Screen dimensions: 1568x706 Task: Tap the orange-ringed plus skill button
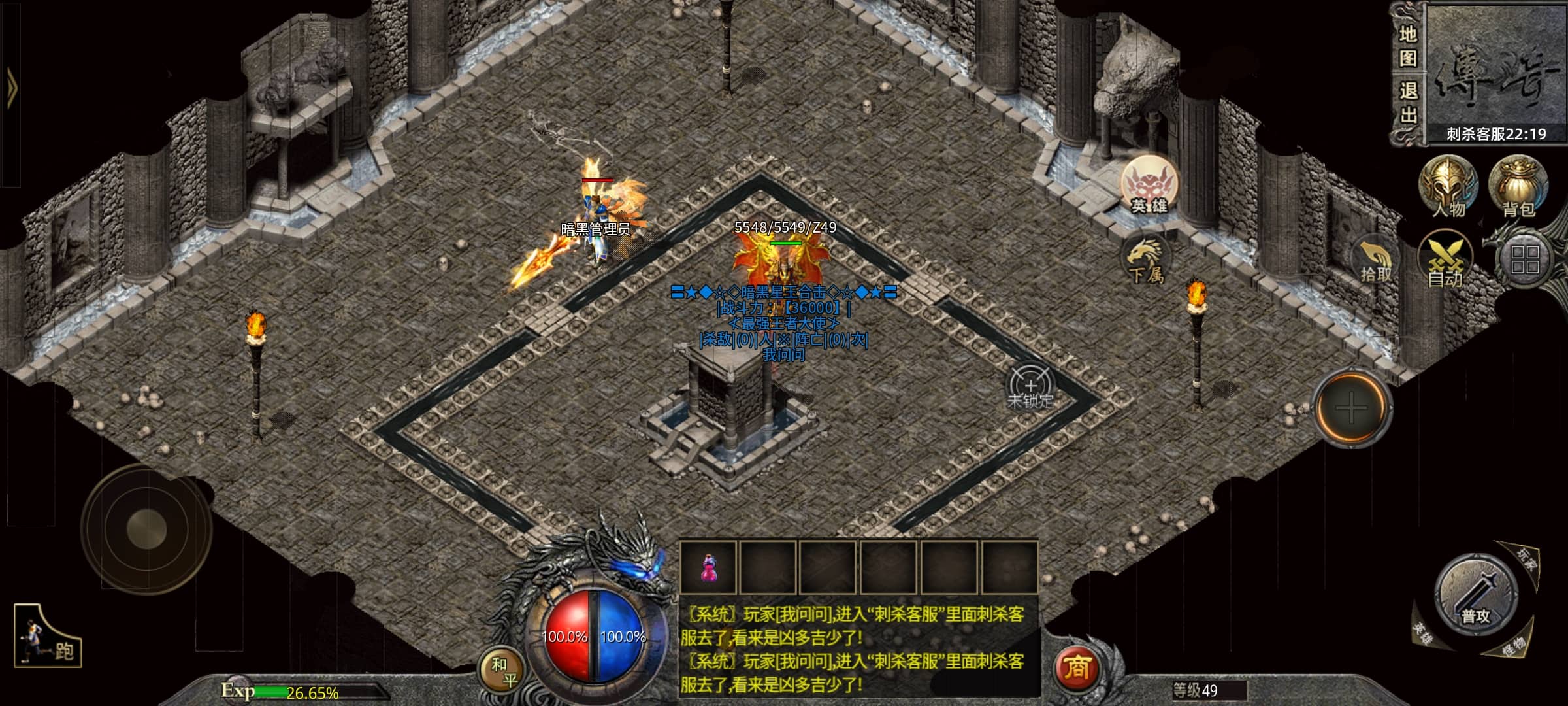[x=1351, y=408]
